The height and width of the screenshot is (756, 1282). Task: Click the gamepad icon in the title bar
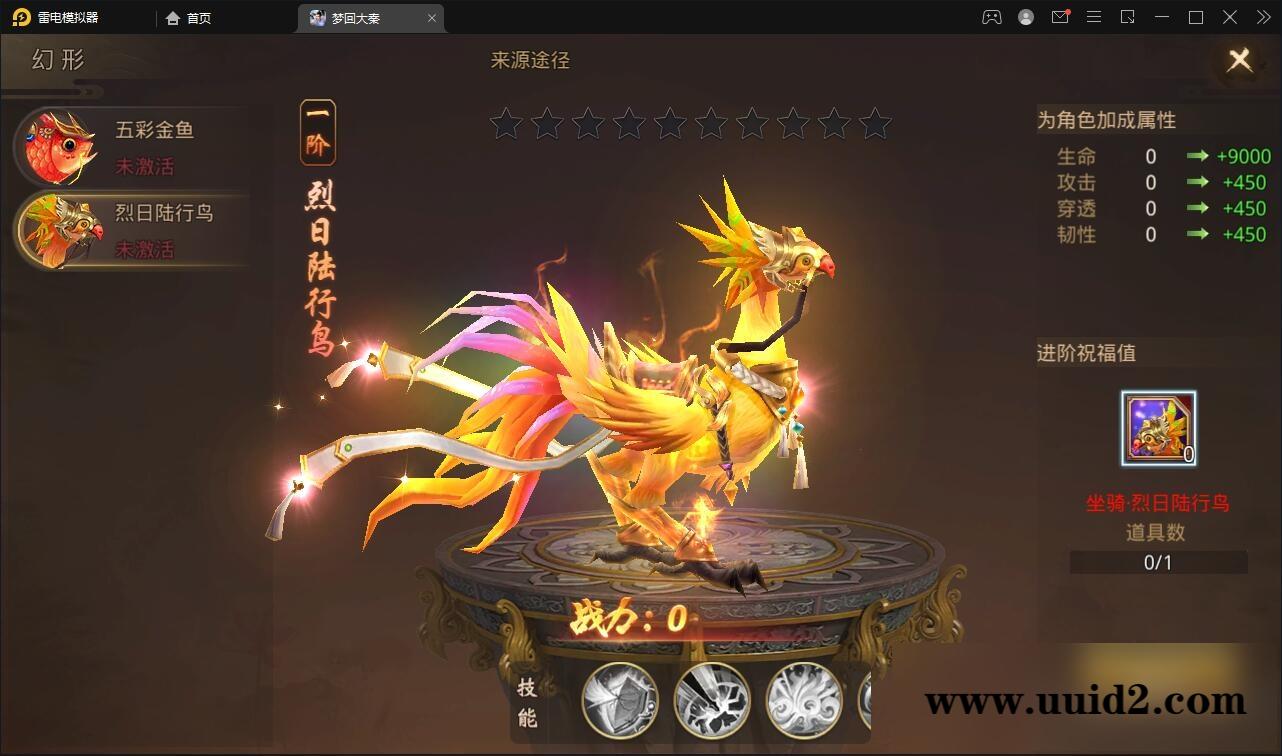[990, 17]
